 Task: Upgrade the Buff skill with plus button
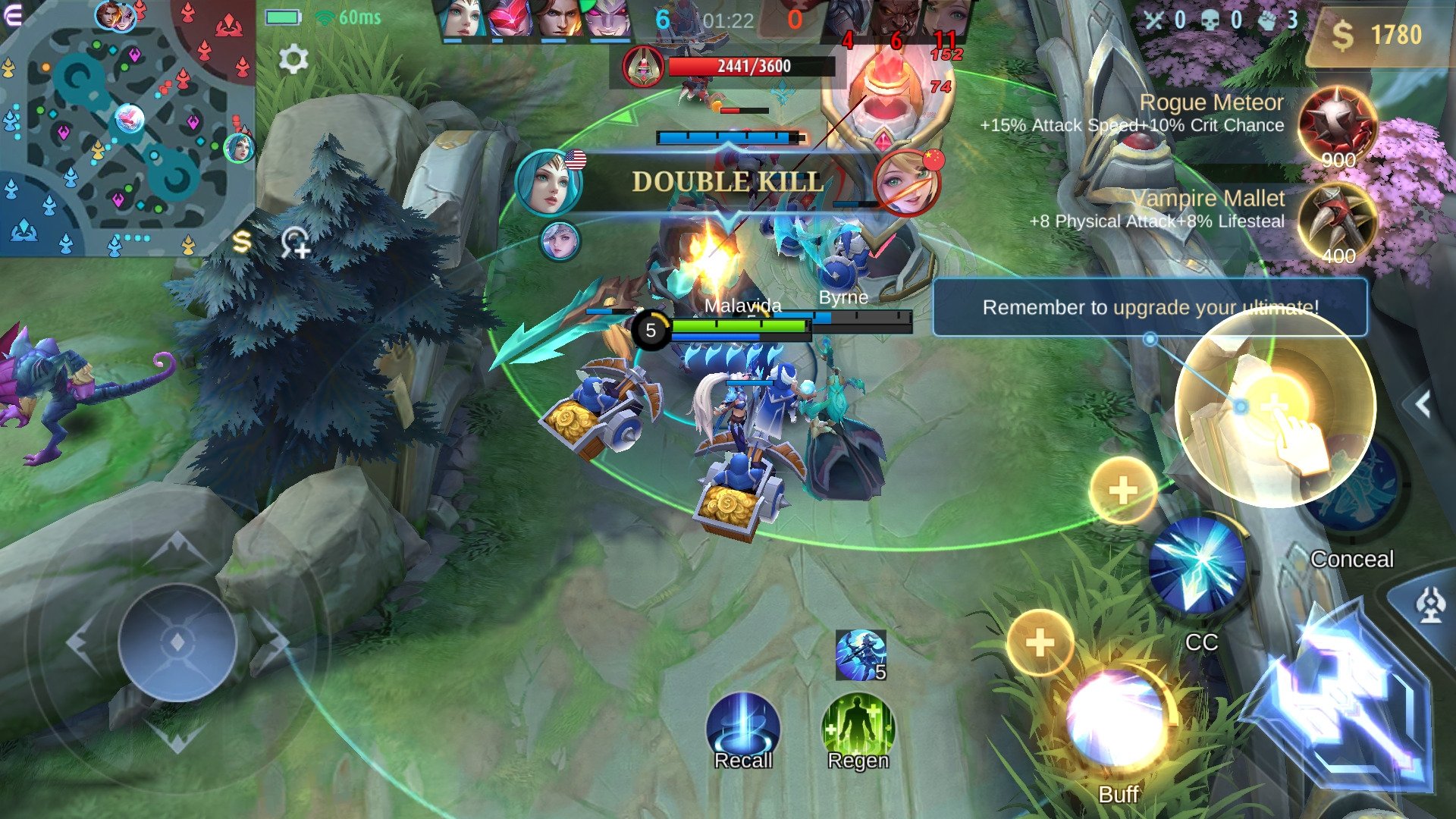[x=1040, y=643]
